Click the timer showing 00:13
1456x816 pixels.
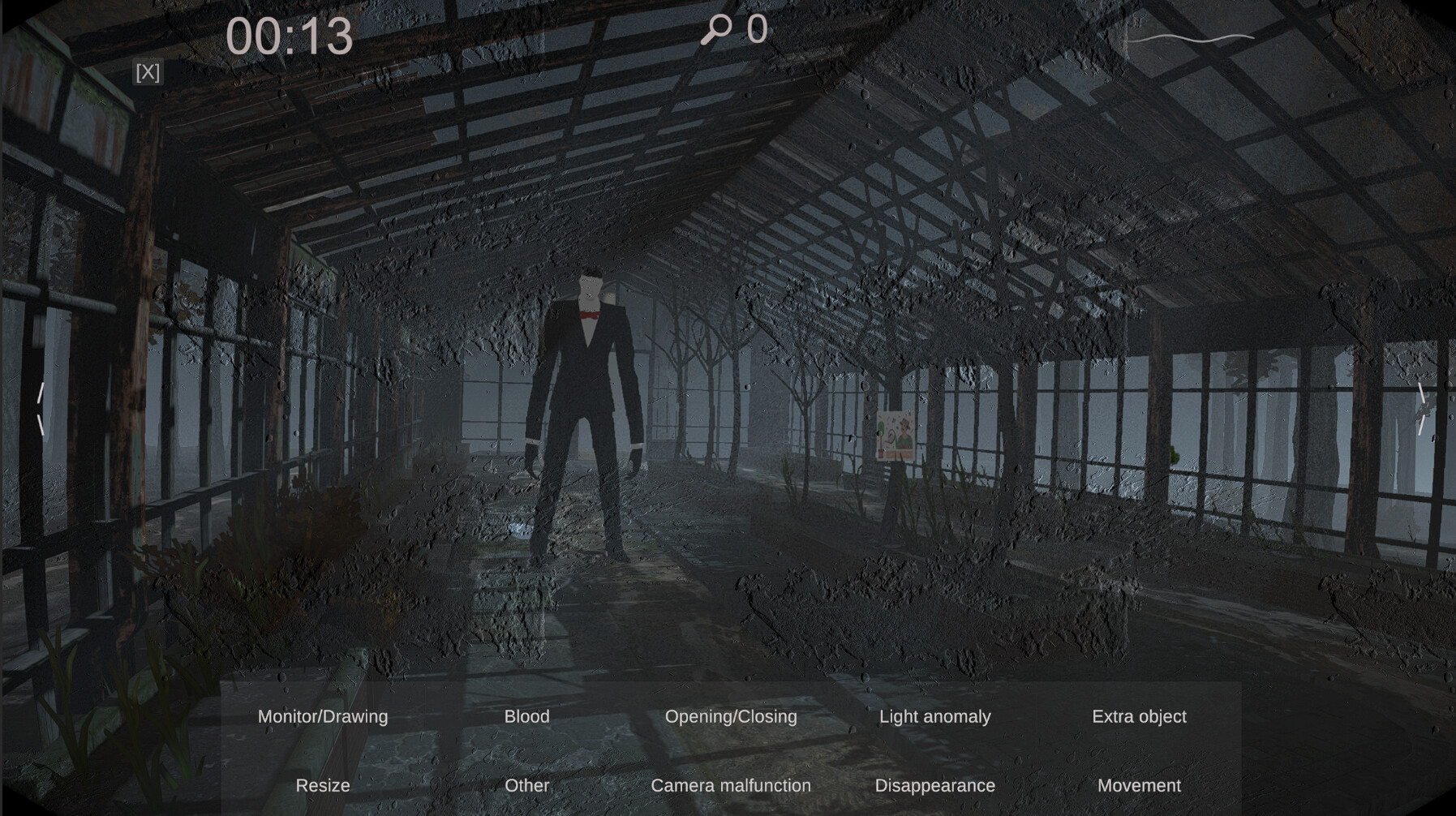290,36
